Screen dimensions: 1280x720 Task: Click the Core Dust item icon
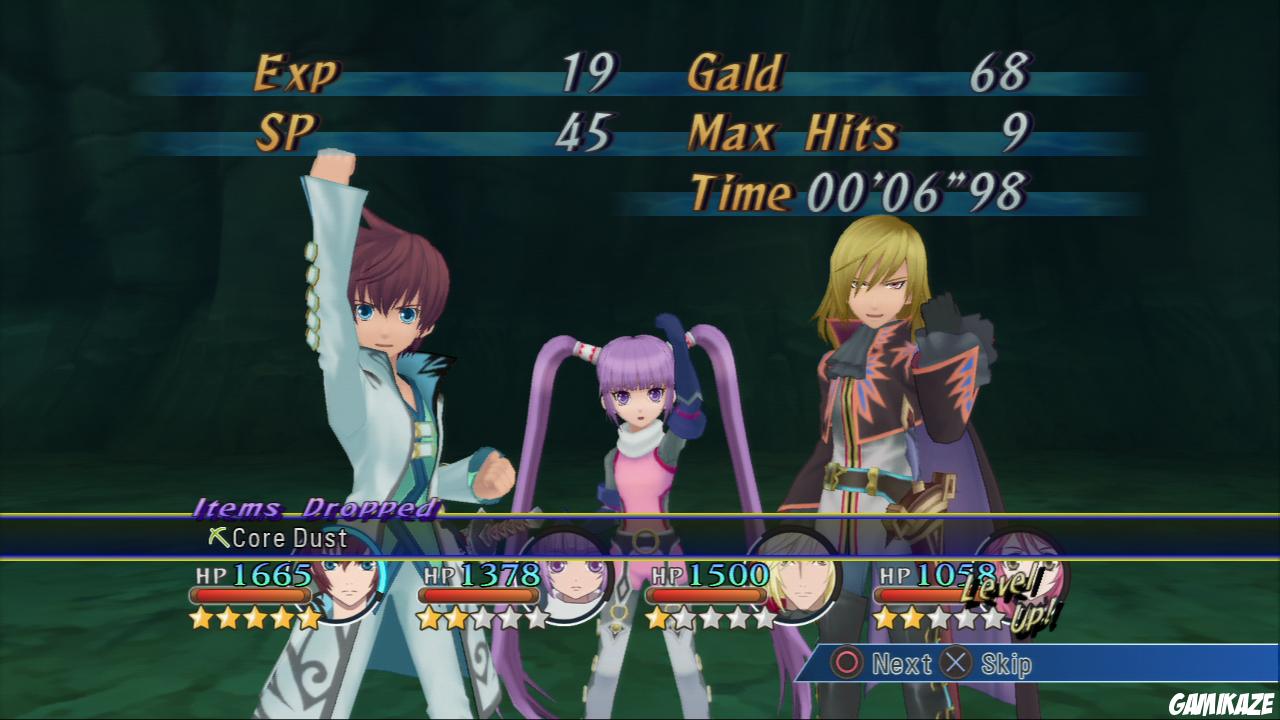[x=220, y=539]
